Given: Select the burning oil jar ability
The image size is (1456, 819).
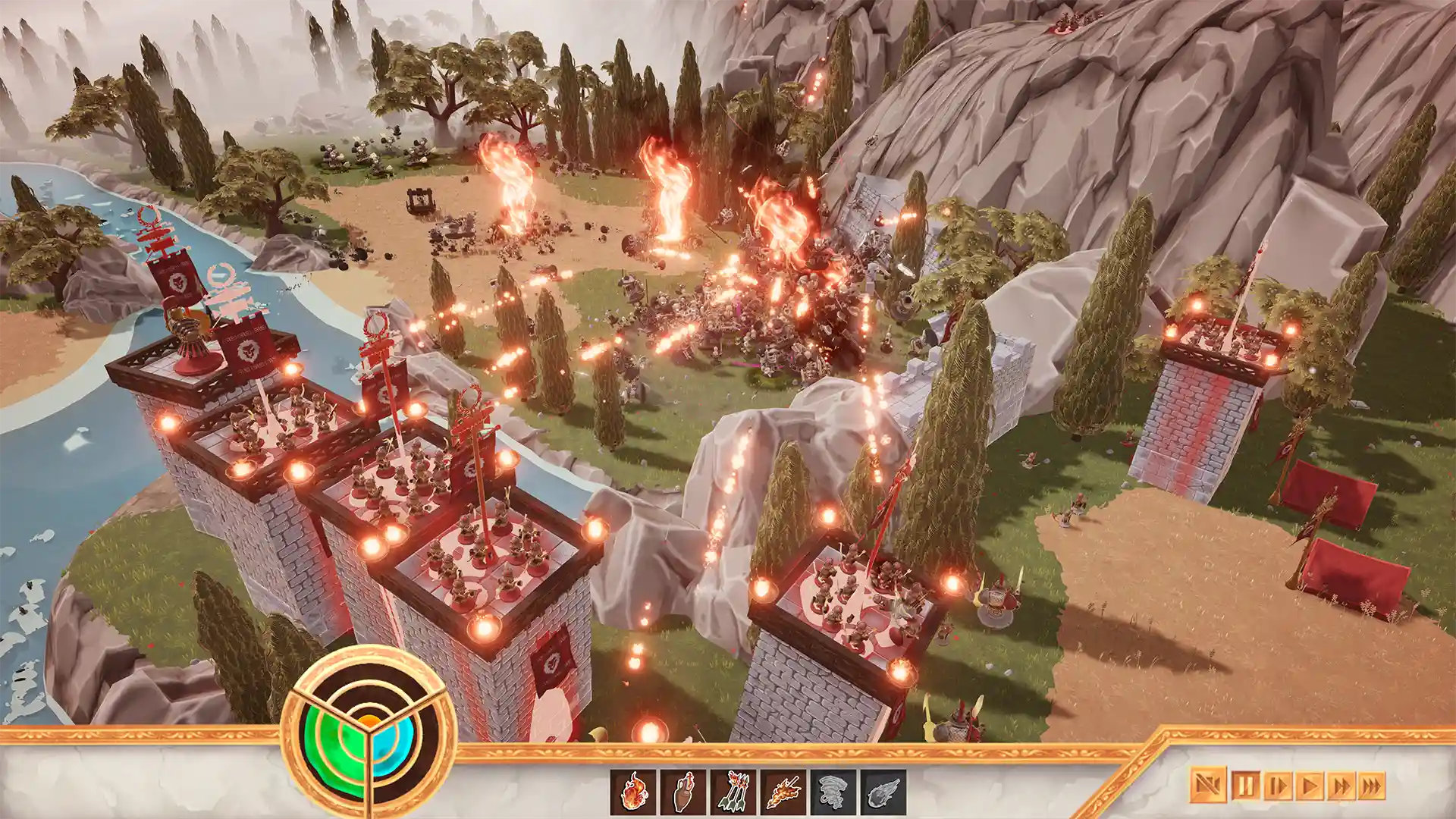Looking at the screenshot, I should [683, 792].
